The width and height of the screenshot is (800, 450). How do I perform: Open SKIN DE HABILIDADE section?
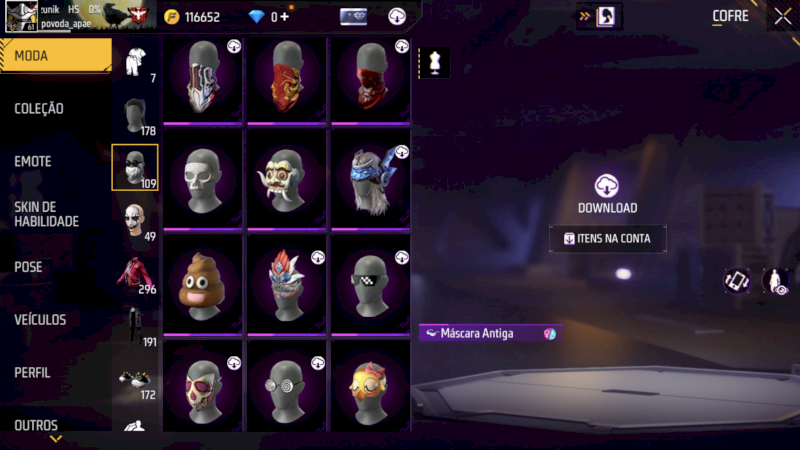pos(46,214)
